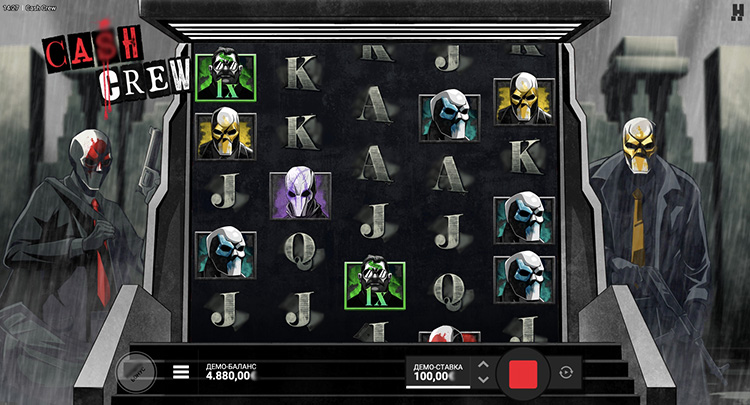Increase the bet with the up arrow

[483, 364]
